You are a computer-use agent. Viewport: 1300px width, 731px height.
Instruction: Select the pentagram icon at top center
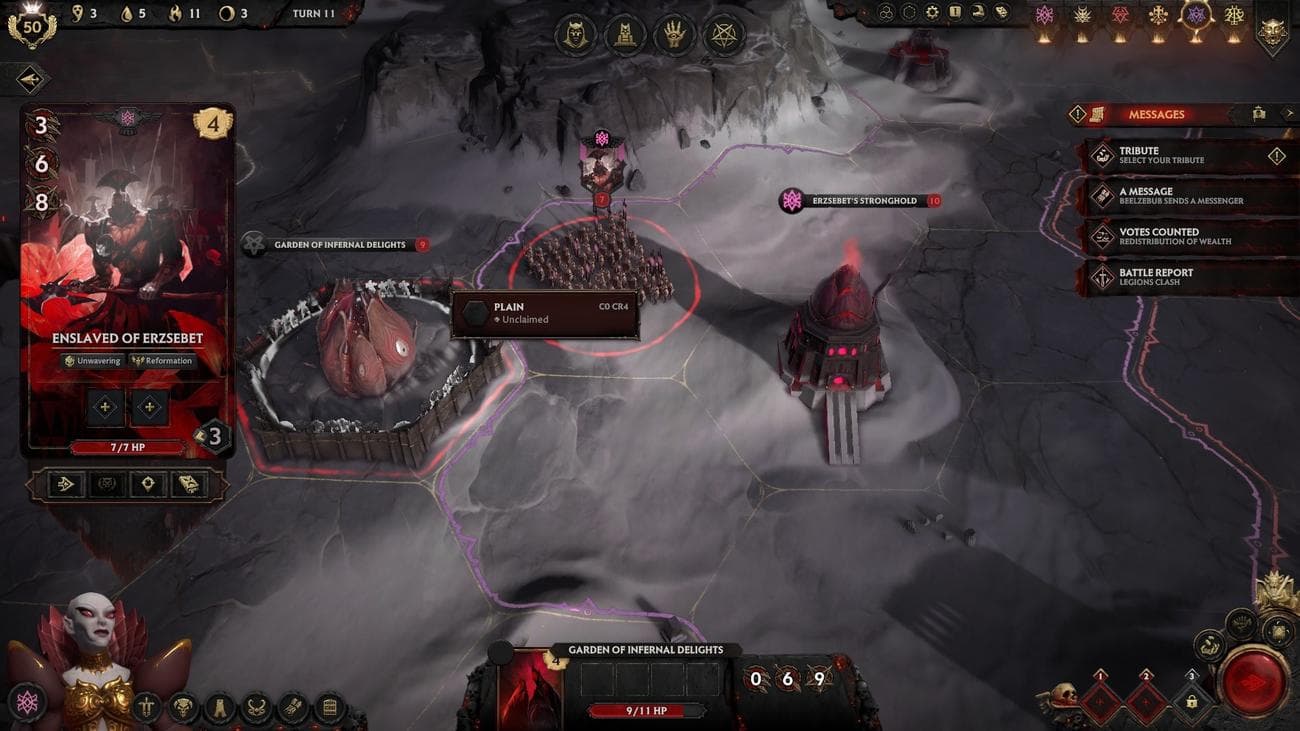721,37
